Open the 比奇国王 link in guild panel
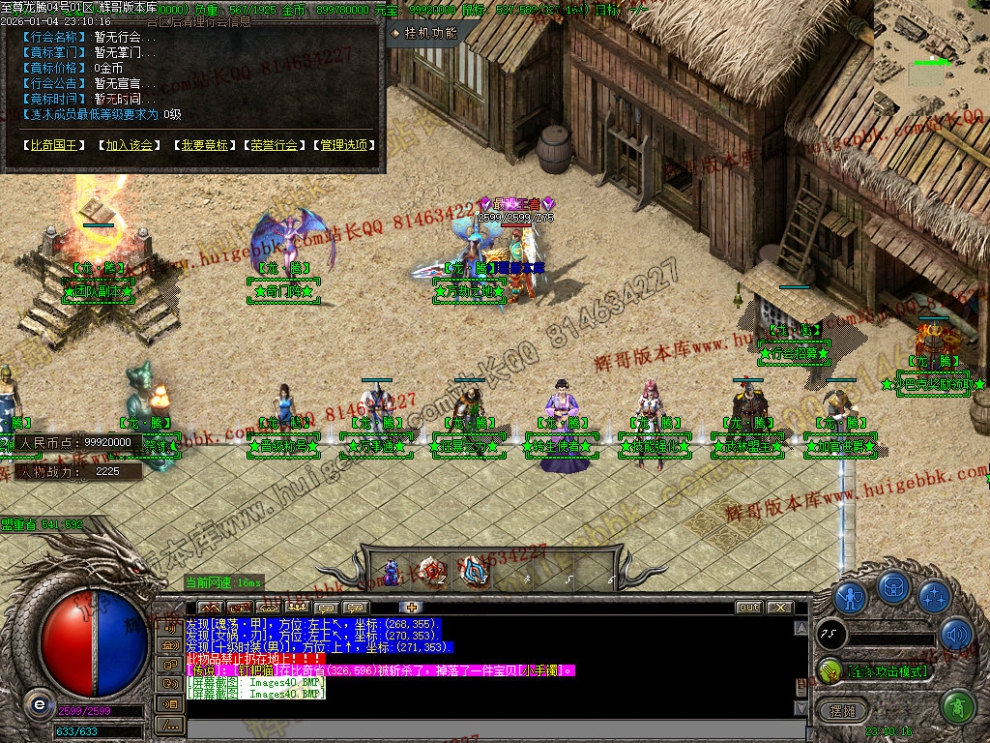This screenshot has height=743, width=990. point(52,145)
